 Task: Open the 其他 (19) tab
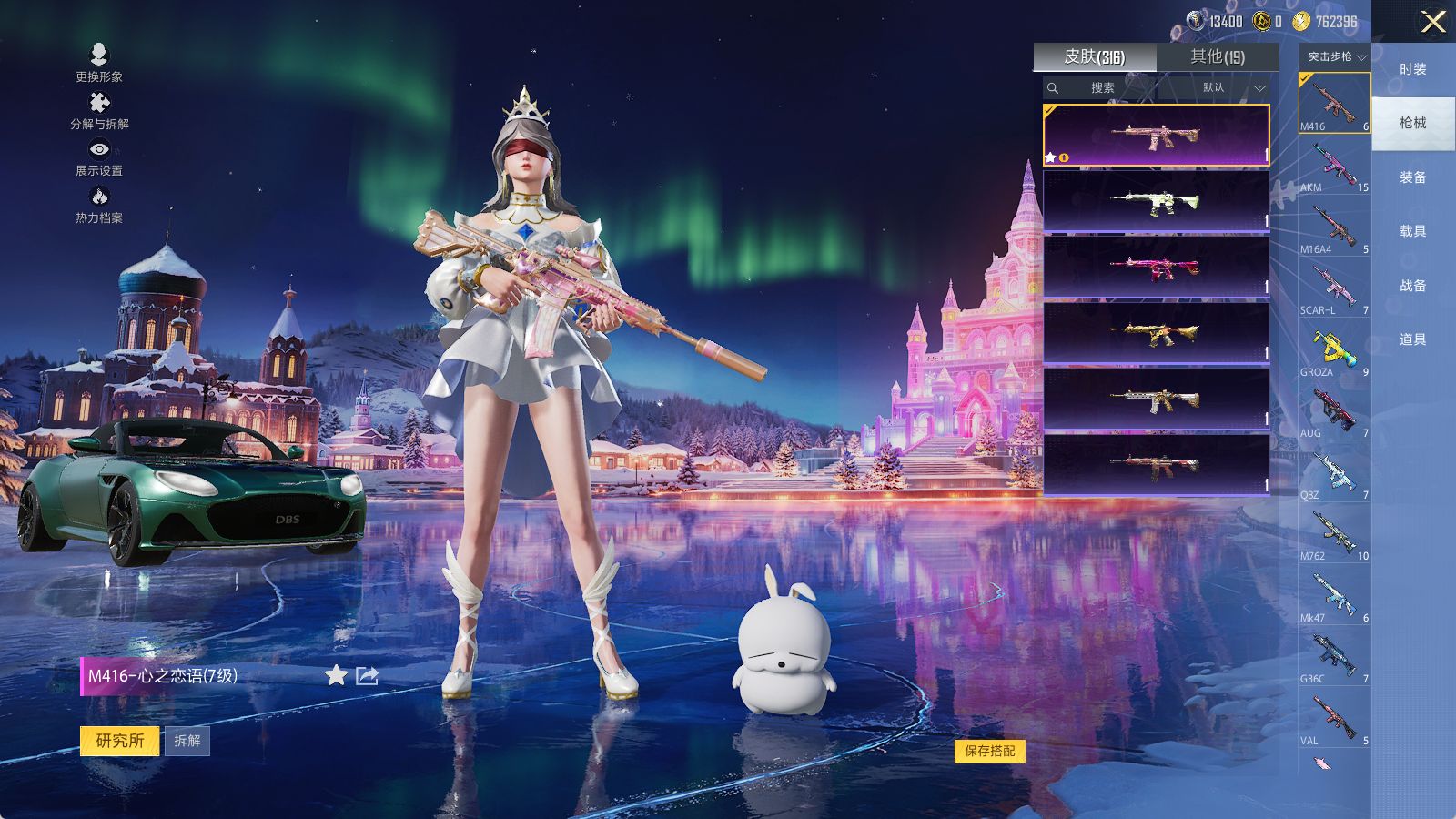pos(1218,57)
